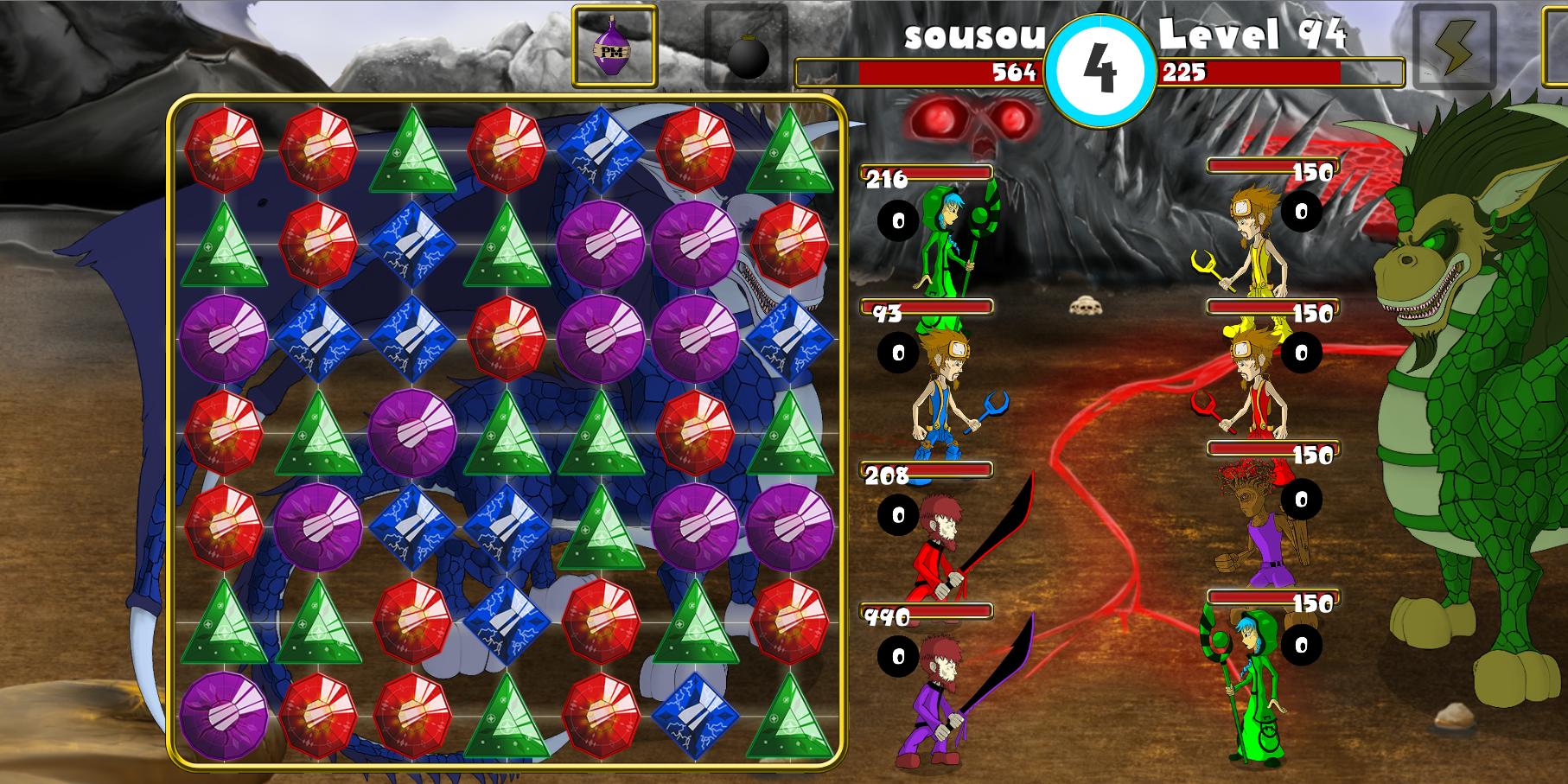Use the purple PM potion
The image size is (1568, 784).
614,47
